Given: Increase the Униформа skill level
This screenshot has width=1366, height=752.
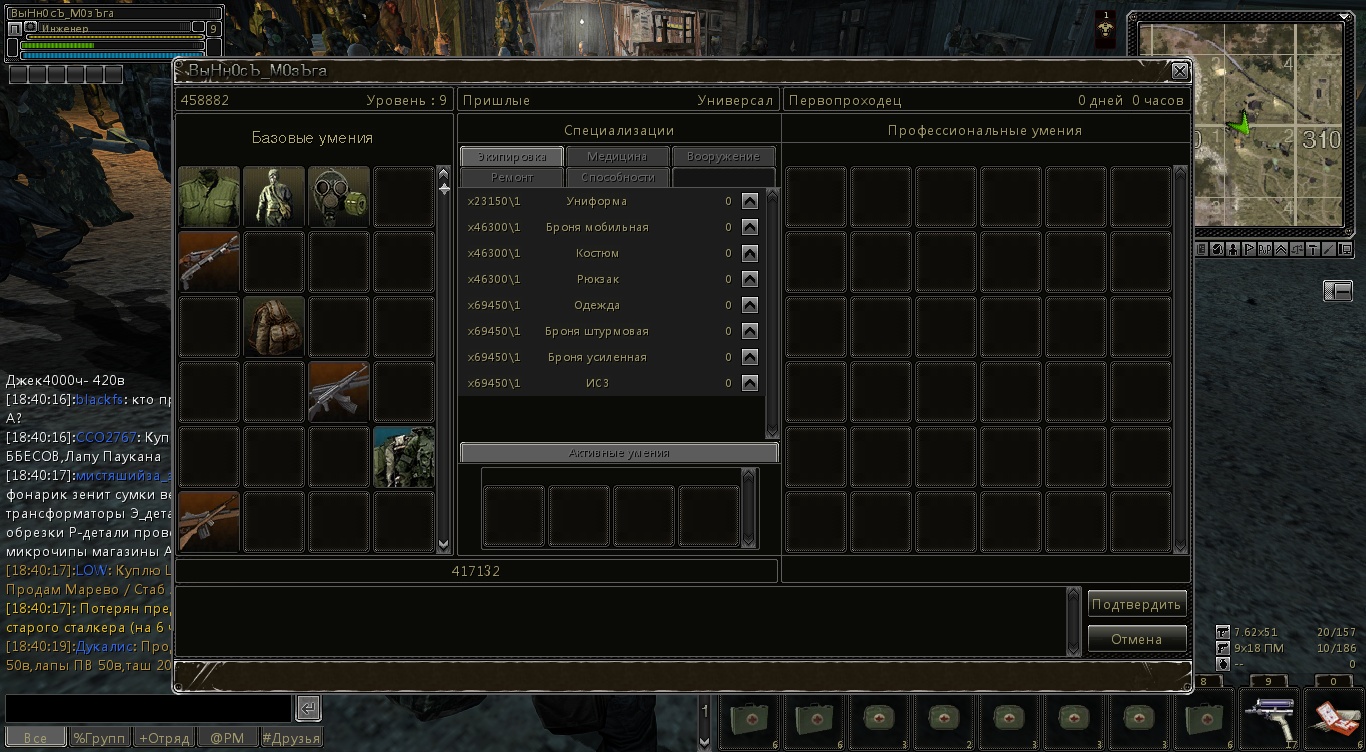Looking at the screenshot, I should [x=750, y=201].
